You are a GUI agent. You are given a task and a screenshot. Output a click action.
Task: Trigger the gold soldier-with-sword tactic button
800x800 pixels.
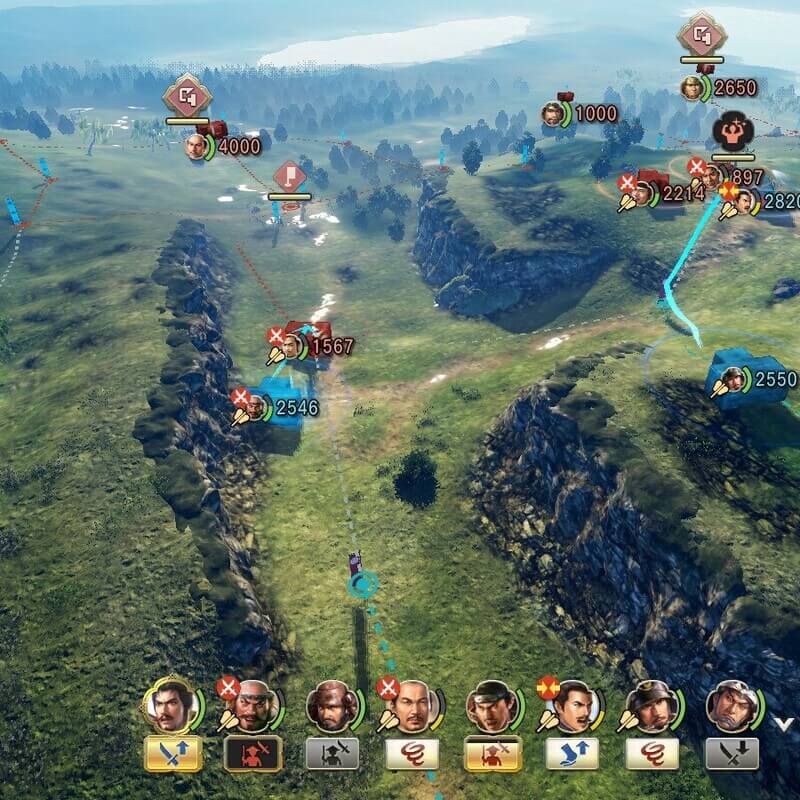tap(491, 753)
